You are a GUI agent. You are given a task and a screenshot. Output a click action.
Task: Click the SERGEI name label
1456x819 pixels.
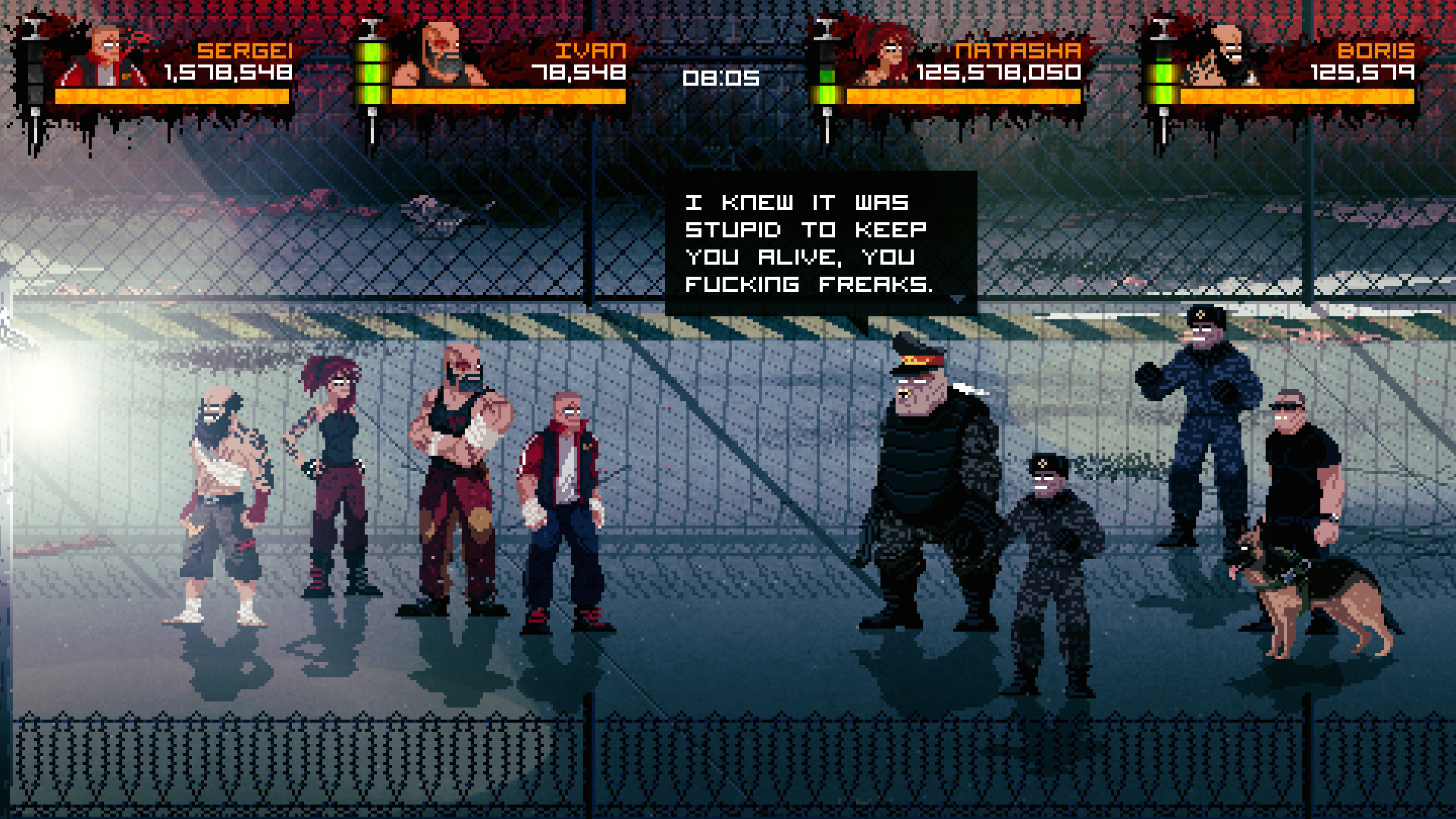pos(244,51)
